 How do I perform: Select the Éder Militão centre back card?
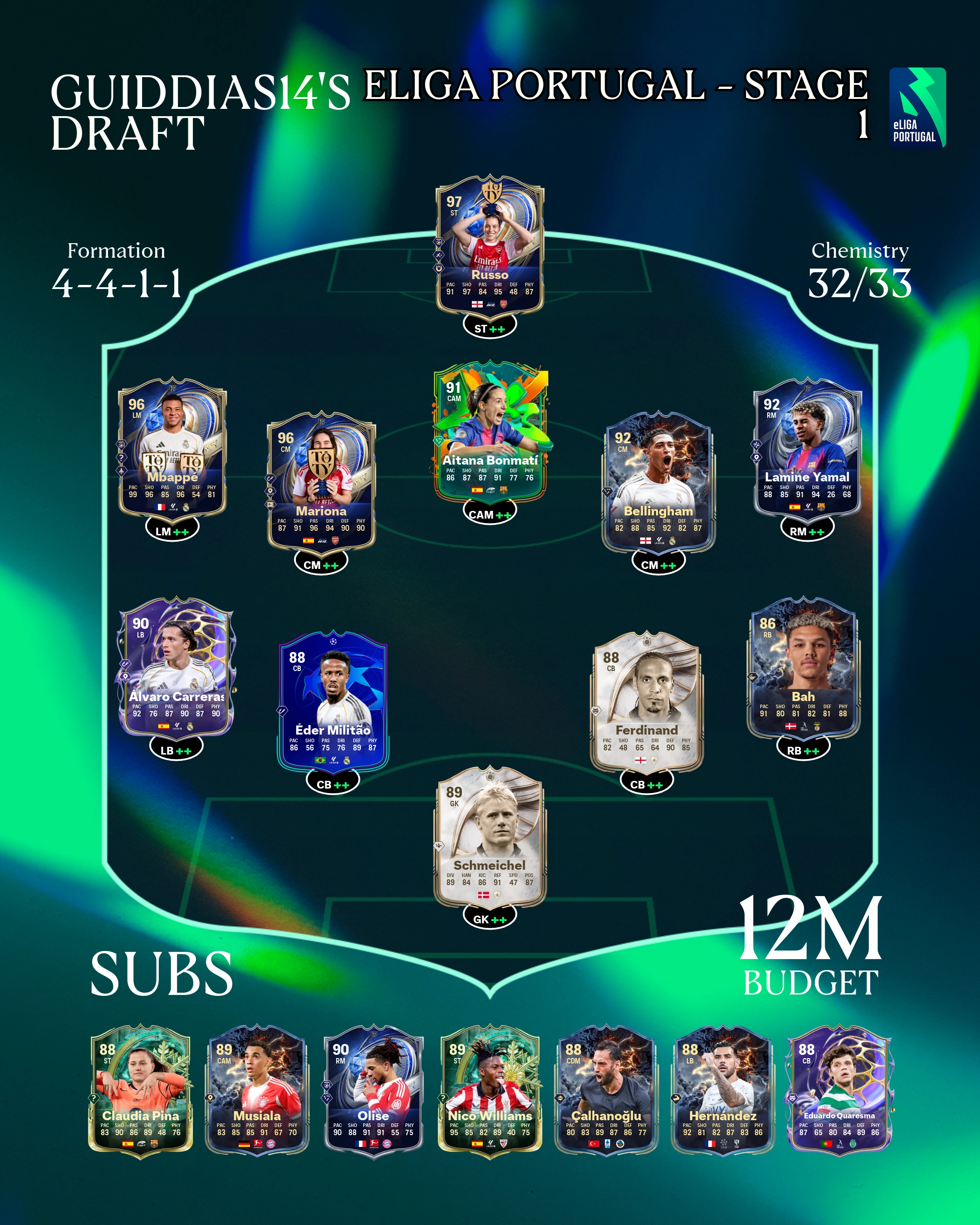coord(333,702)
